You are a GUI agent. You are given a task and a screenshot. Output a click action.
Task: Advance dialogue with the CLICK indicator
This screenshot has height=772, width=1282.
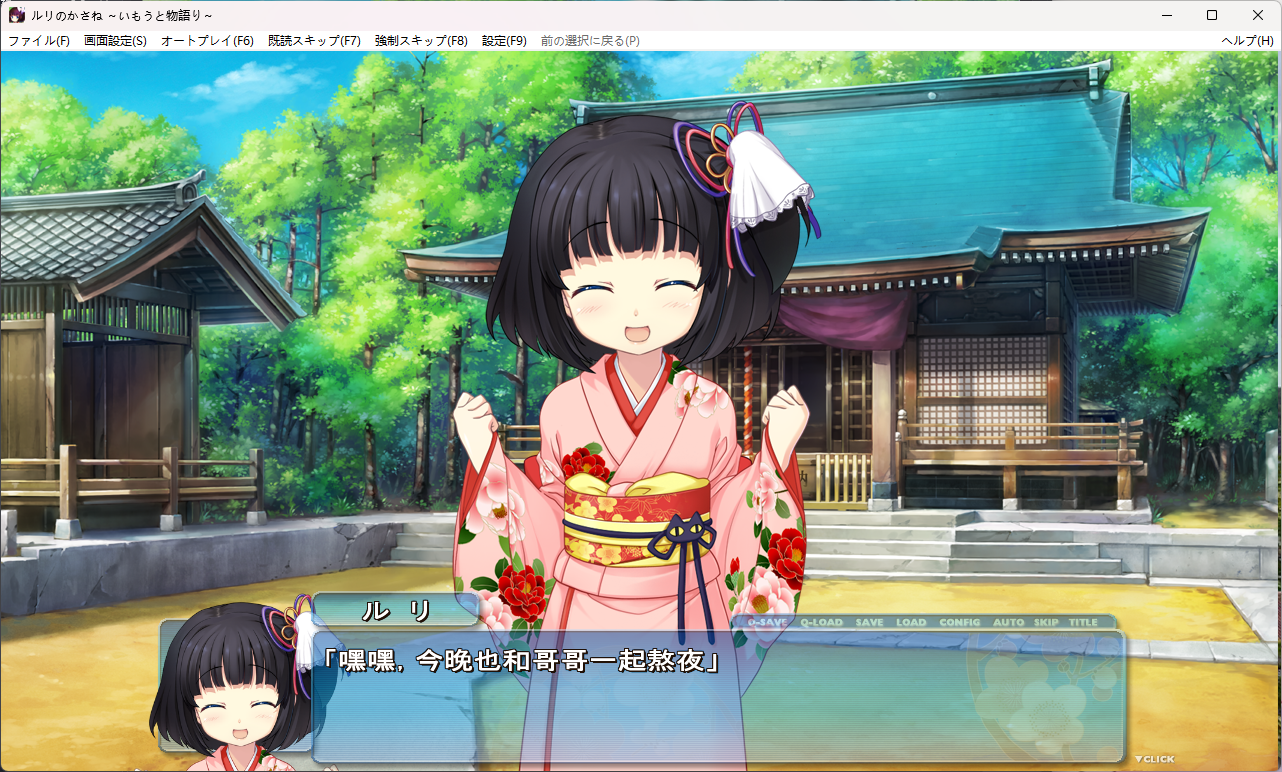1154,759
